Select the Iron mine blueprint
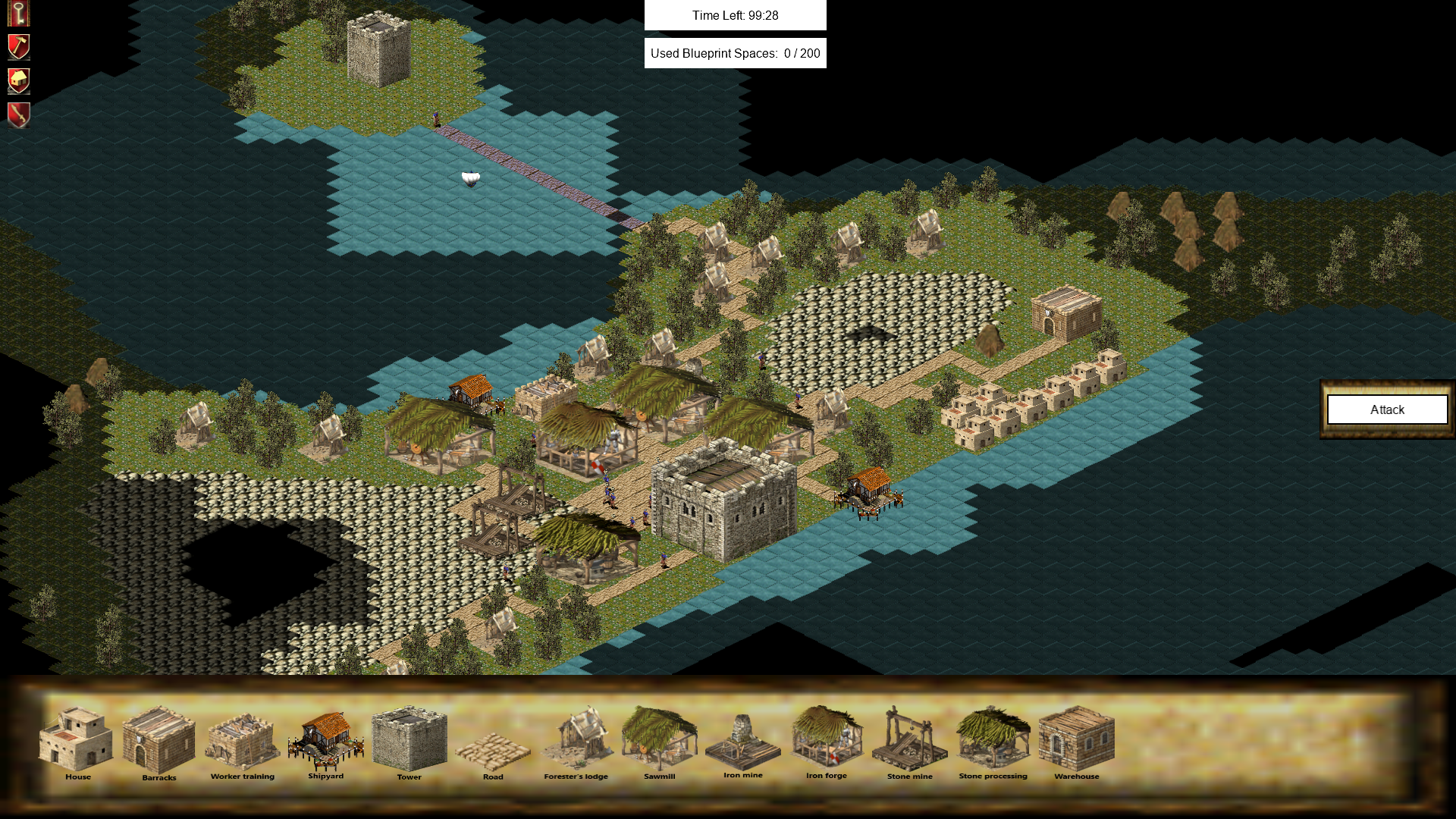 pos(742,742)
